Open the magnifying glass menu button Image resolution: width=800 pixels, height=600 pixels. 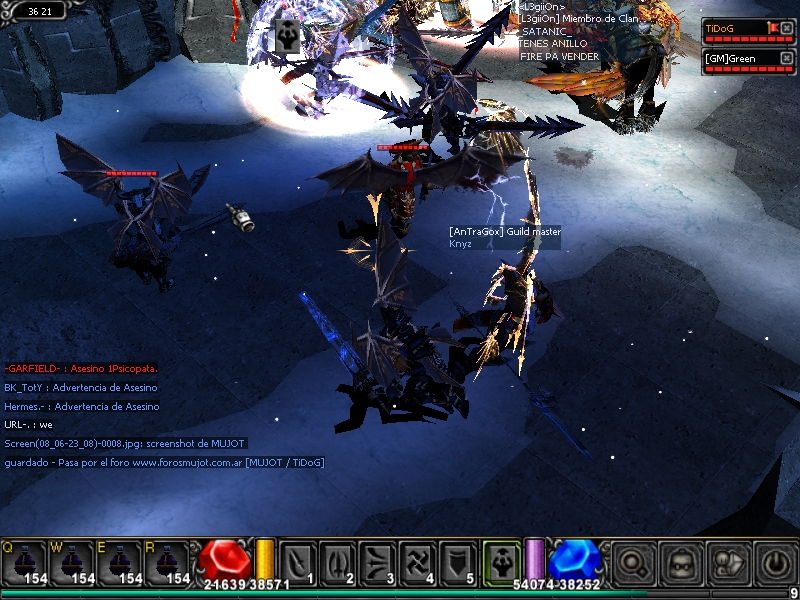(633, 562)
